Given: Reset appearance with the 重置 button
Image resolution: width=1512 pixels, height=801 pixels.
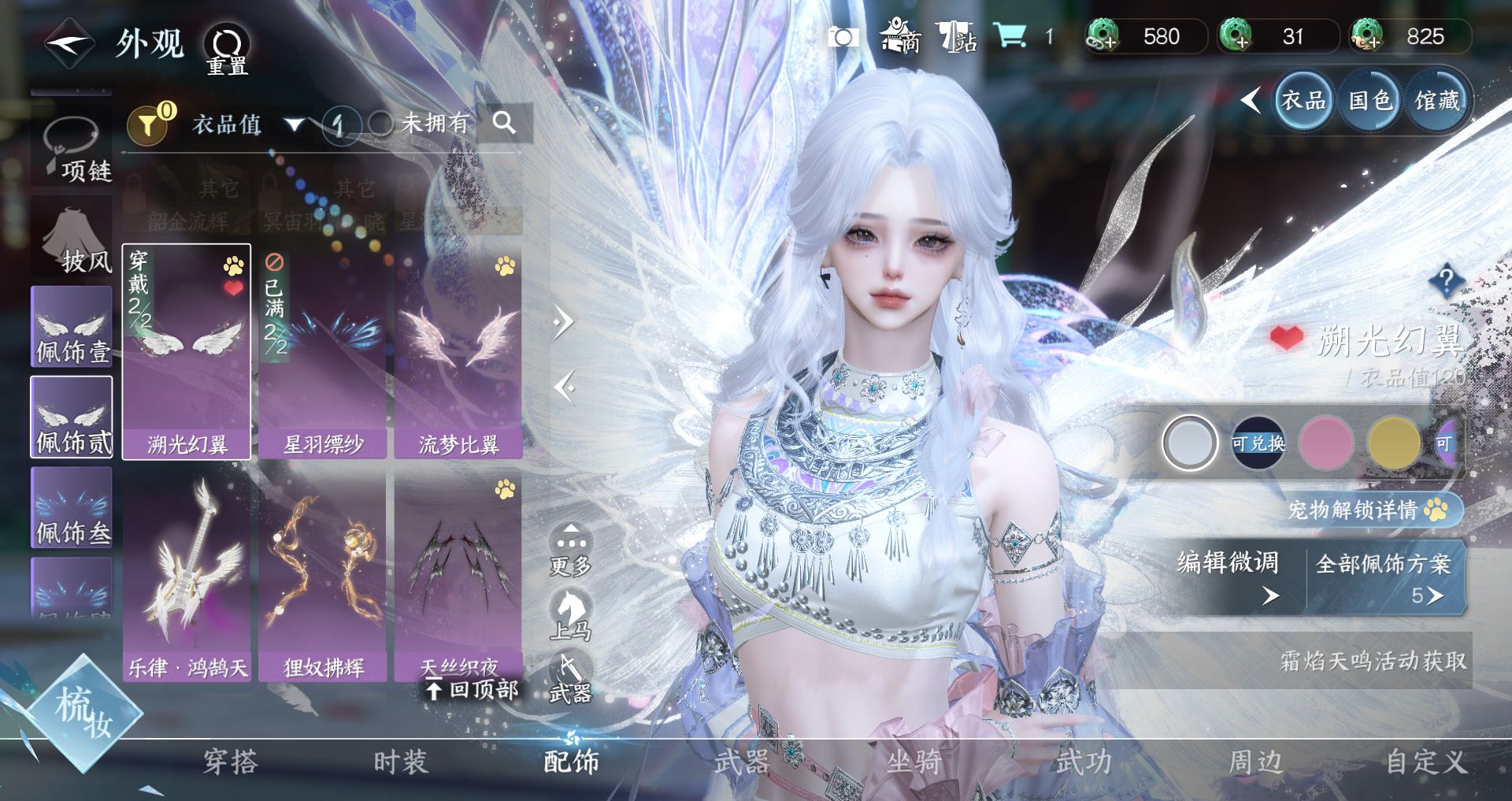Looking at the screenshot, I should click(227, 49).
